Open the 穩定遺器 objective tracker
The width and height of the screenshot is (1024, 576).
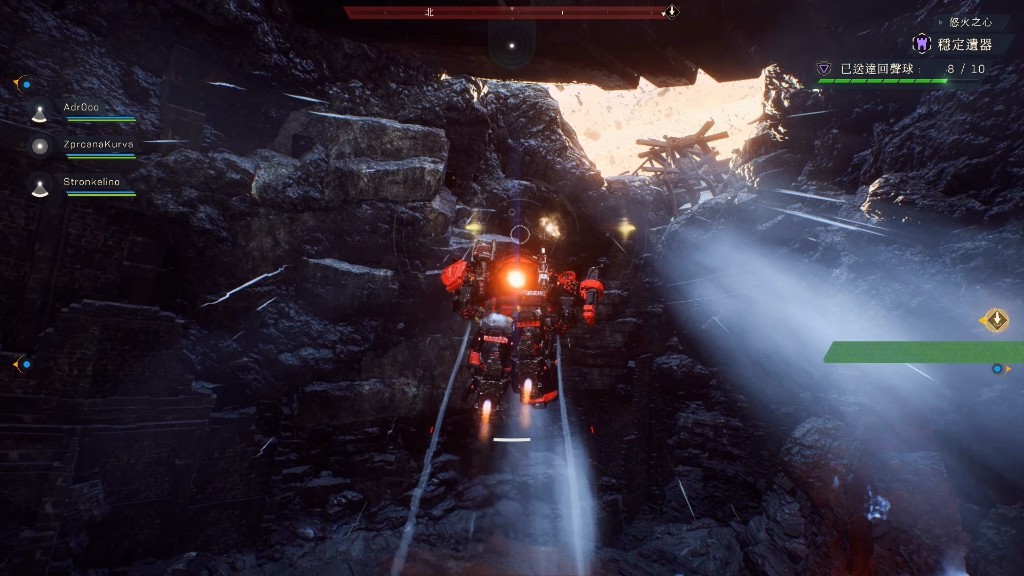pos(951,44)
